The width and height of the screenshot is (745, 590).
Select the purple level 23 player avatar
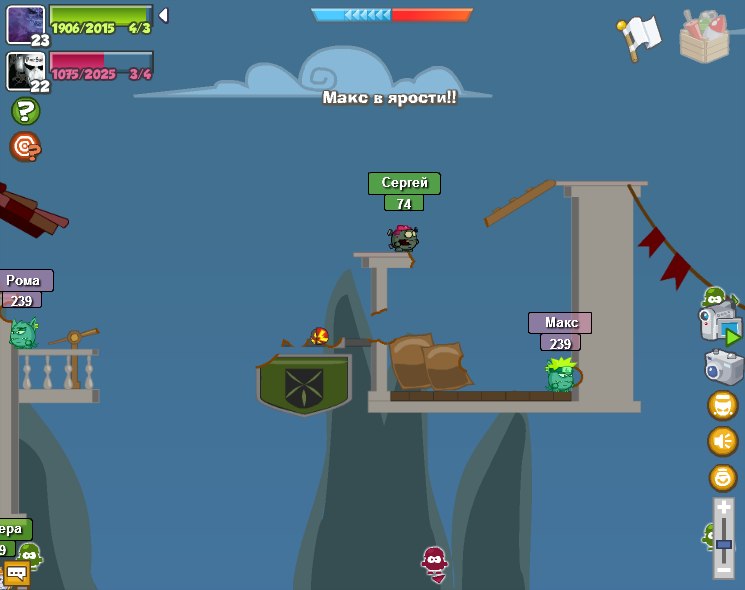click(x=25, y=24)
